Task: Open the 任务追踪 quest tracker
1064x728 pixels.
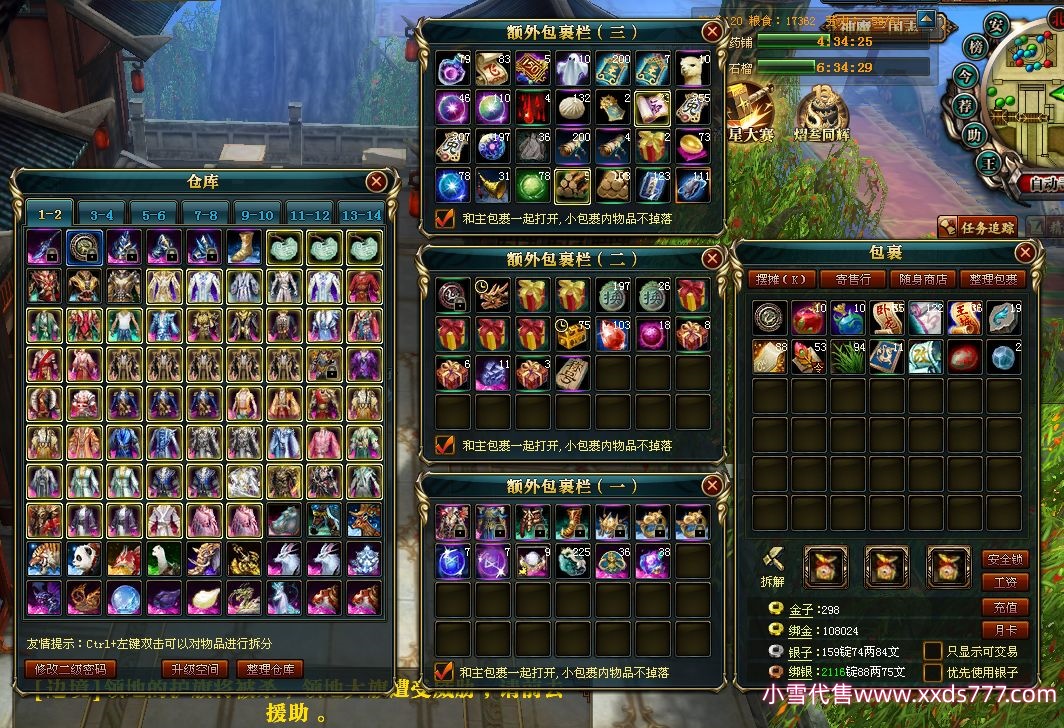Action: pyautogui.click(x=978, y=227)
